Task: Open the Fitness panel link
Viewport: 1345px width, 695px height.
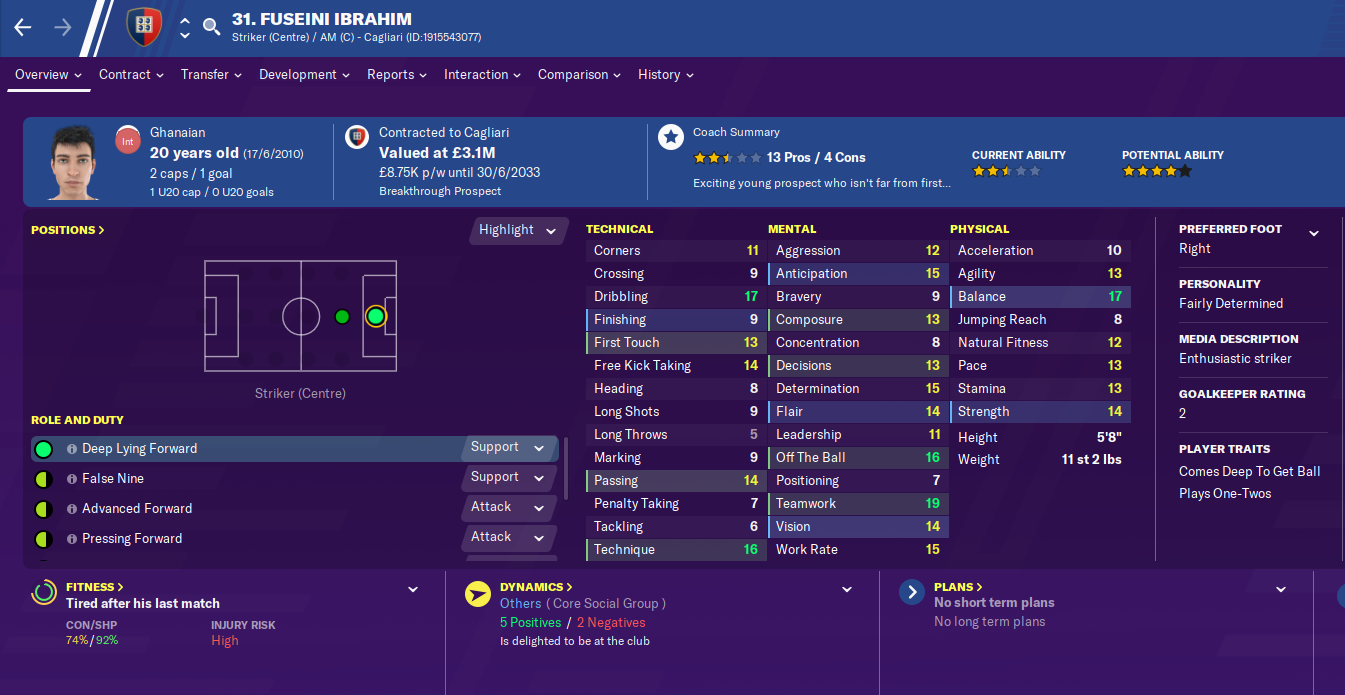Action: click(x=95, y=587)
